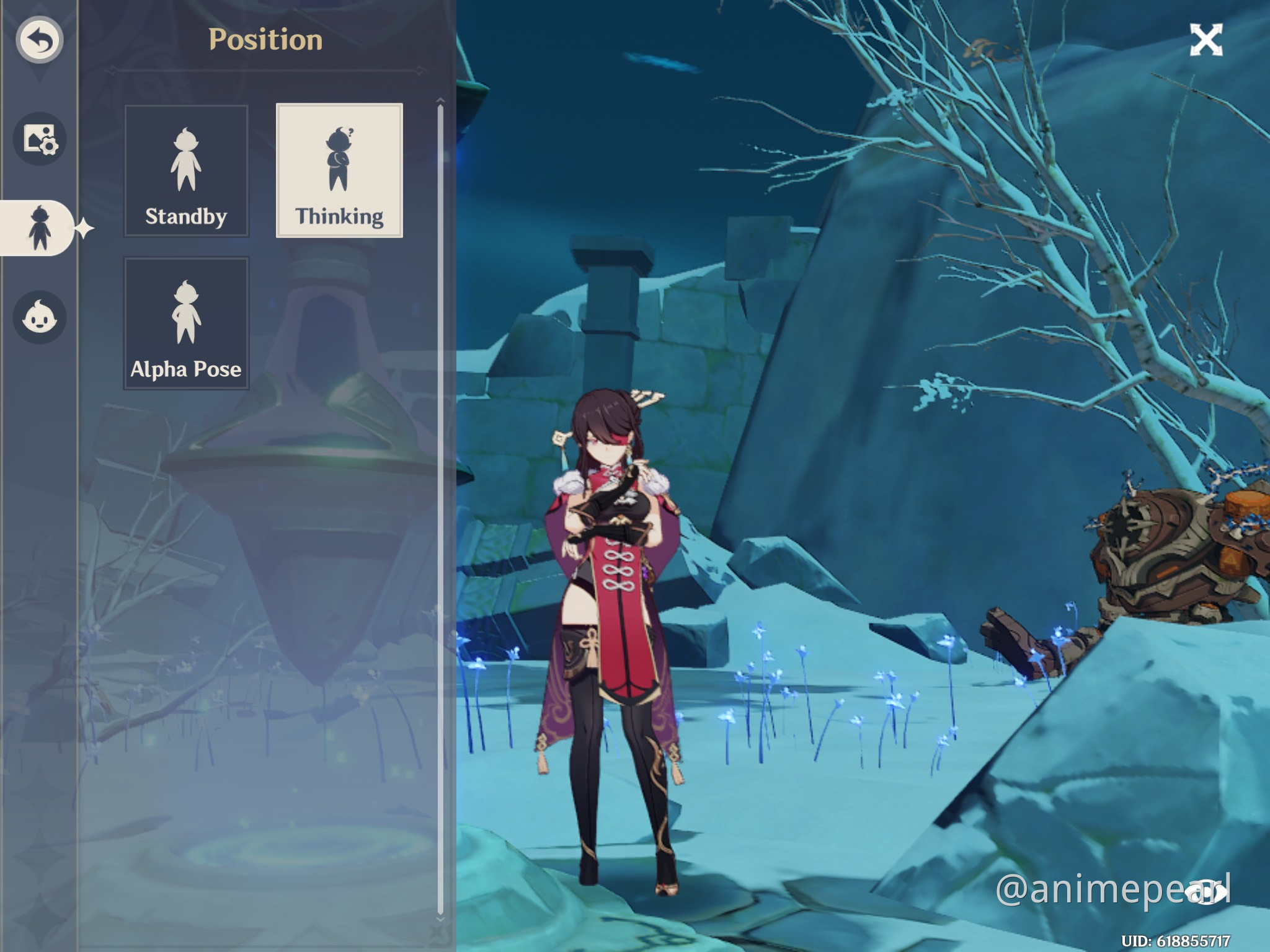Image resolution: width=1270 pixels, height=952 pixels.
Task: Open the photo settings tab
Action: click(40, 139)
